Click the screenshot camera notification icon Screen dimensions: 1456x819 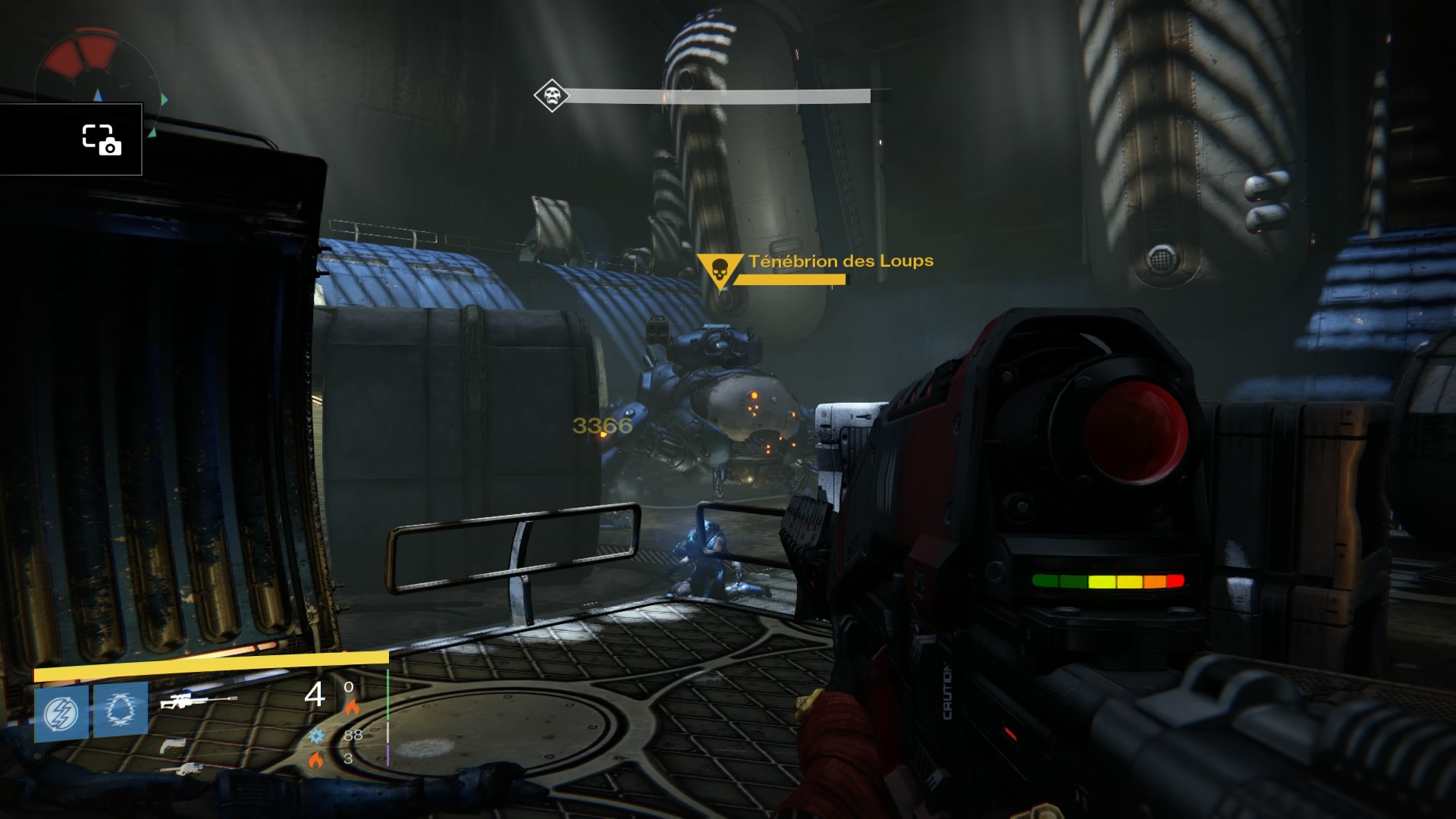point(102,140)
